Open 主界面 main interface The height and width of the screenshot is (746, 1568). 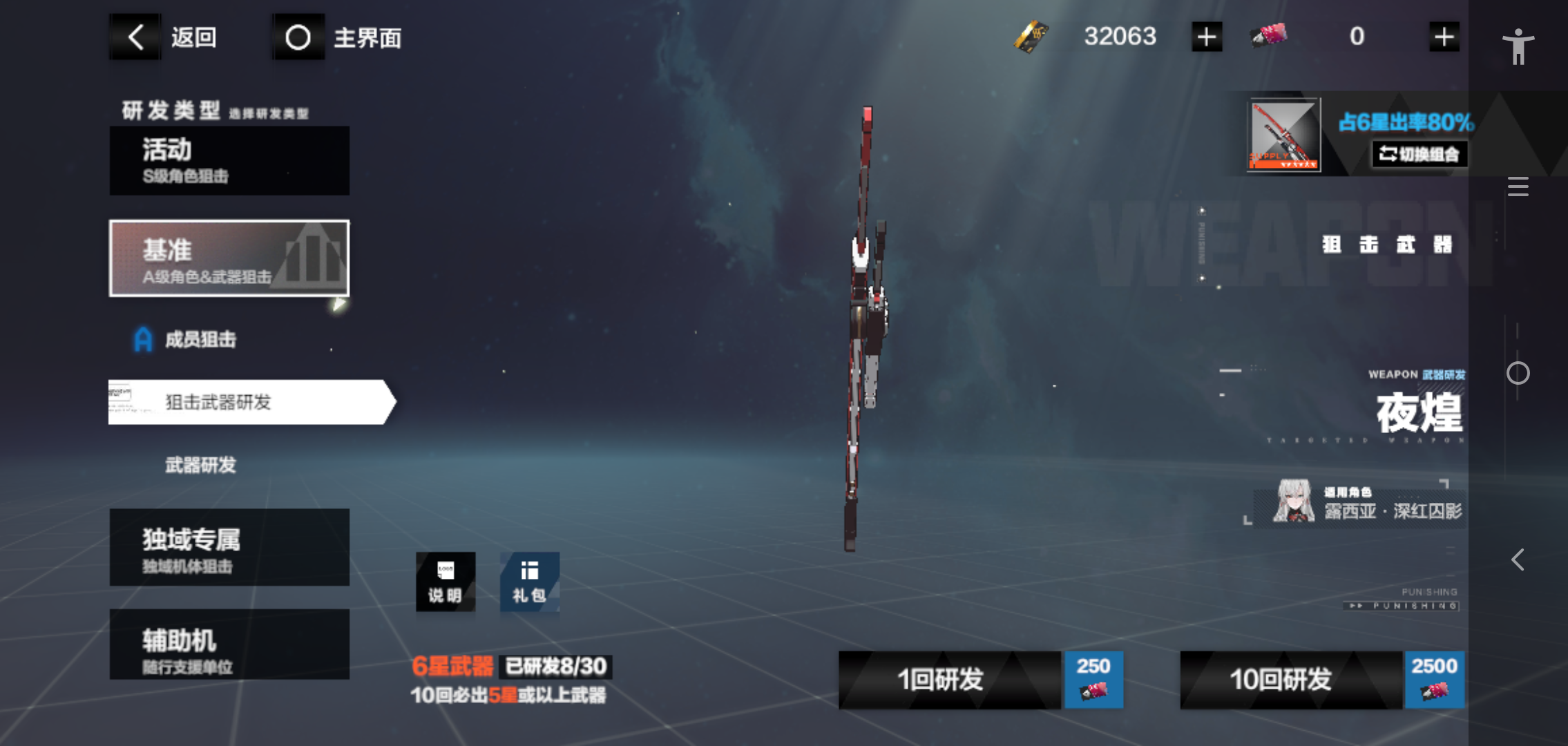338,37
